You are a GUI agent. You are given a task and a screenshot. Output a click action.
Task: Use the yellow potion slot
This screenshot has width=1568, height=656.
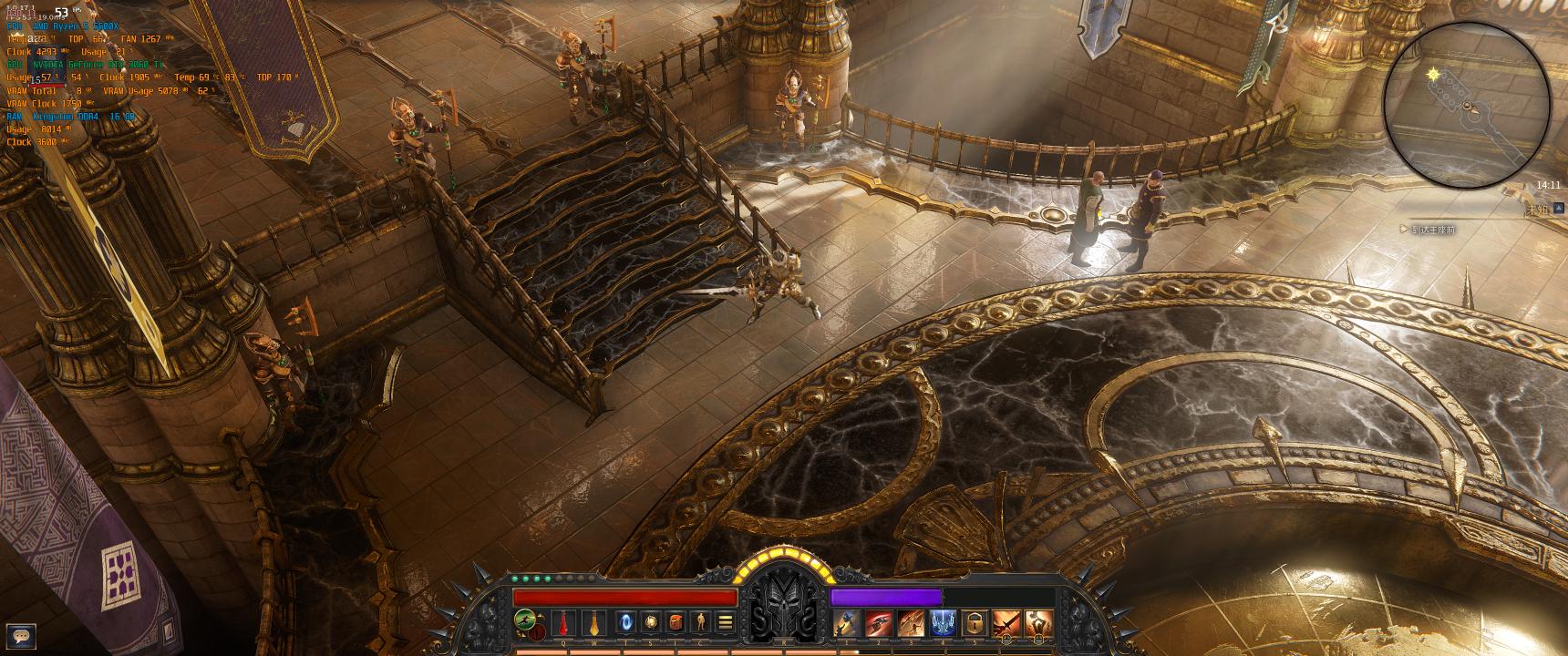[593, 622]
